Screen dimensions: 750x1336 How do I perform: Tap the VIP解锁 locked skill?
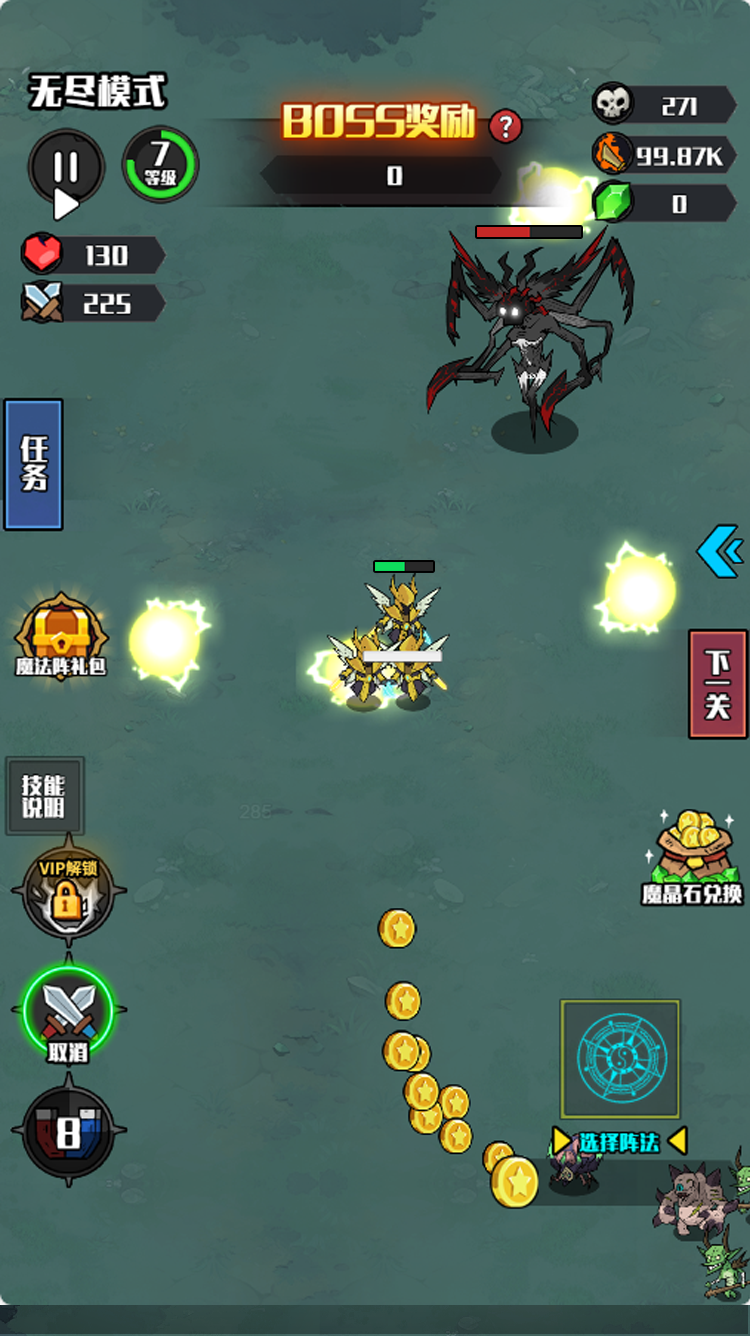pyautogui.click(x=68, y=893)
